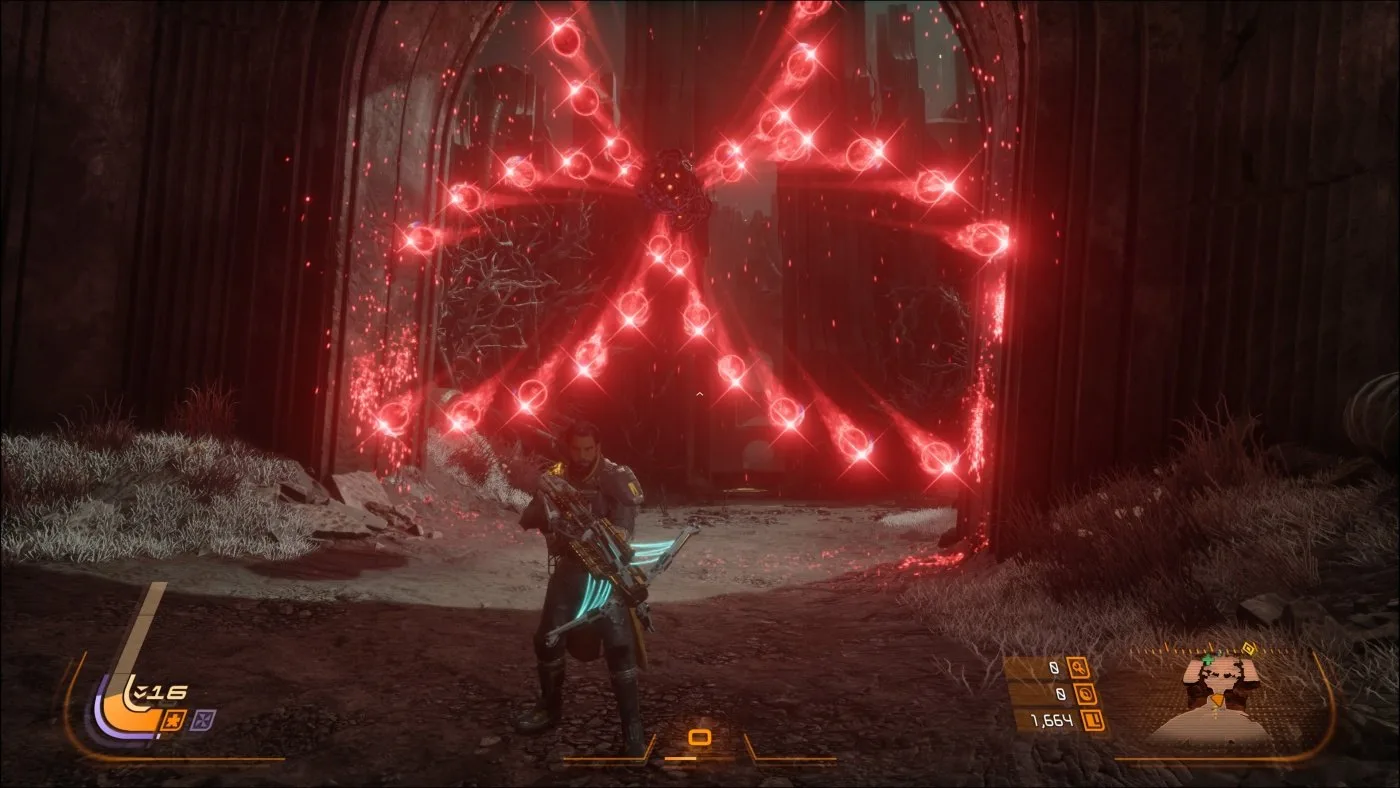Click the key resource icon

(1078, 667)
